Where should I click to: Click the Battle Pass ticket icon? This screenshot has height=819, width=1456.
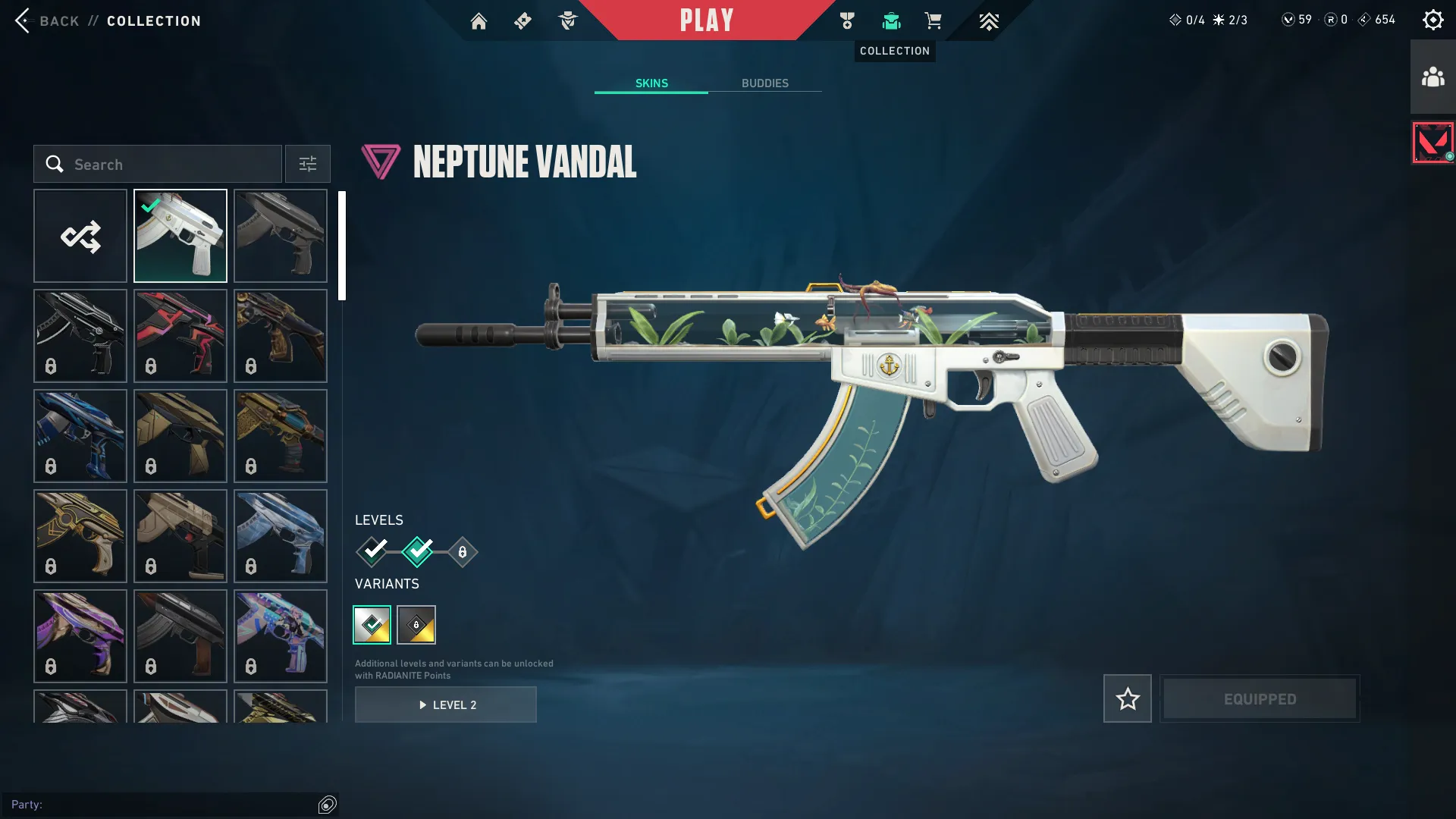(x=522, y=20)
